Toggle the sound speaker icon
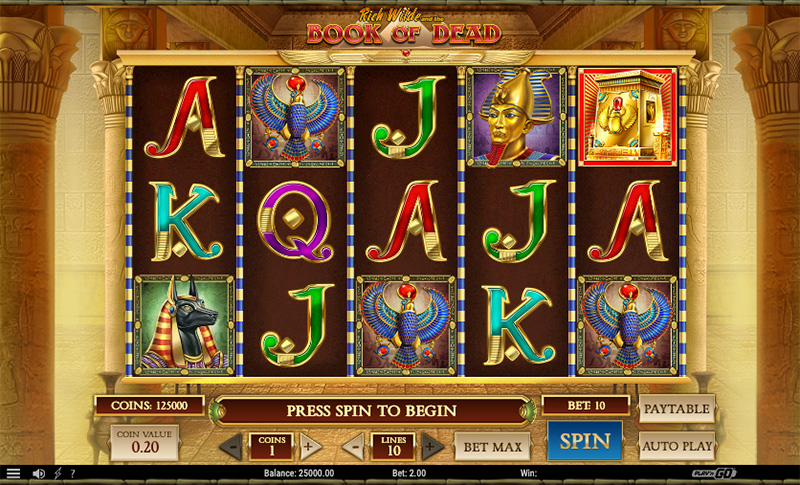 [39, 473]
